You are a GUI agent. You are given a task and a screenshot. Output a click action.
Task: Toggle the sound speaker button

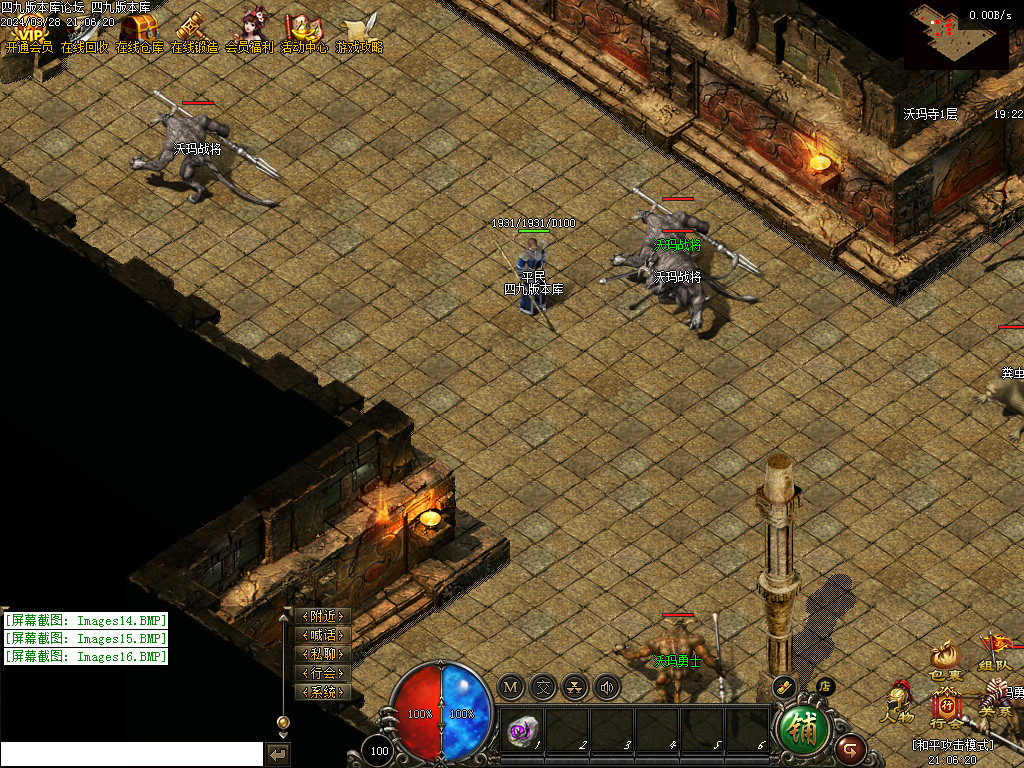pyautogui.click(x=607, y=687)
